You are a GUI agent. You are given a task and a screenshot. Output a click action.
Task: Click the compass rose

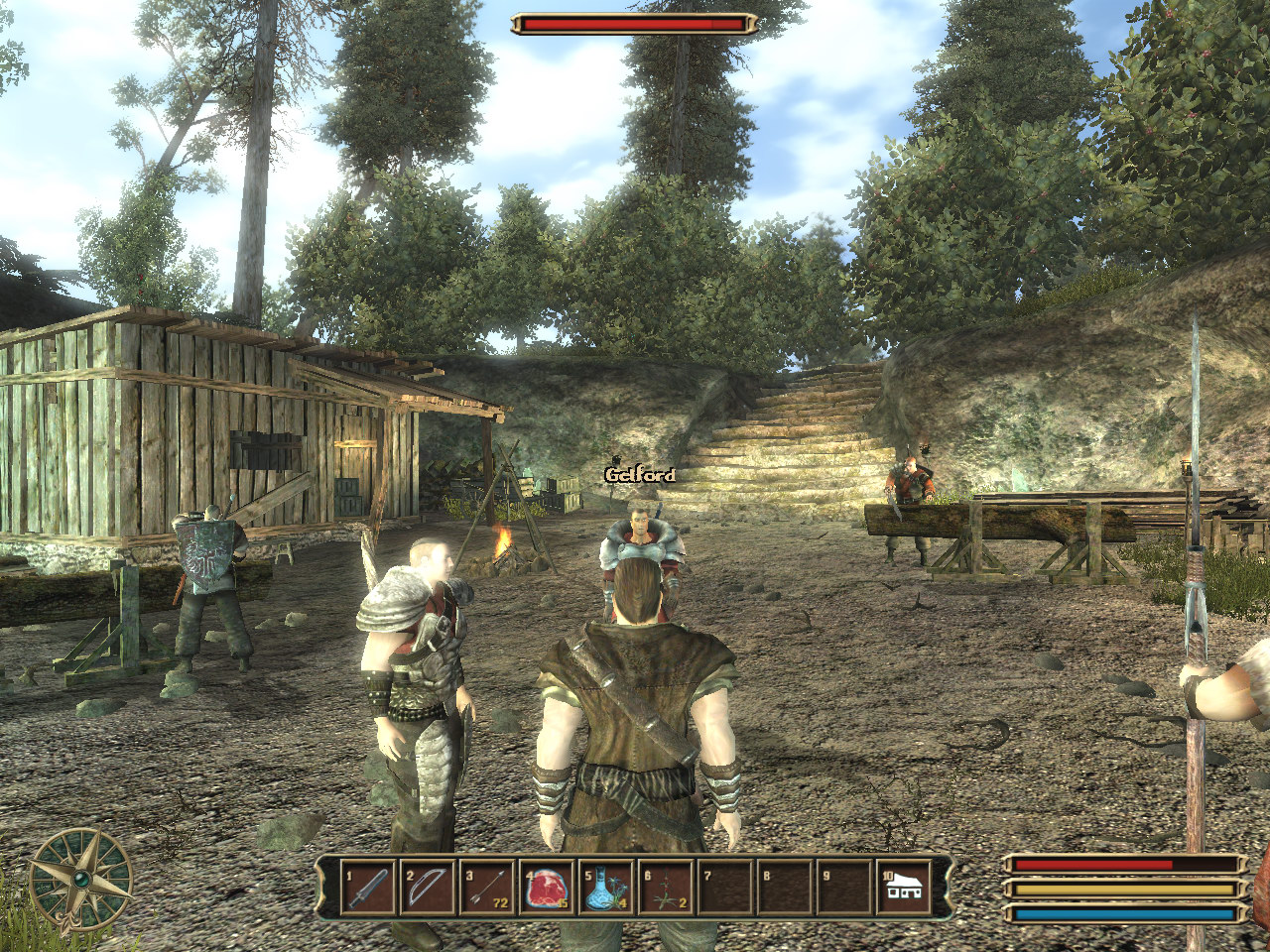pyautogui.click(x=80, y=879)
